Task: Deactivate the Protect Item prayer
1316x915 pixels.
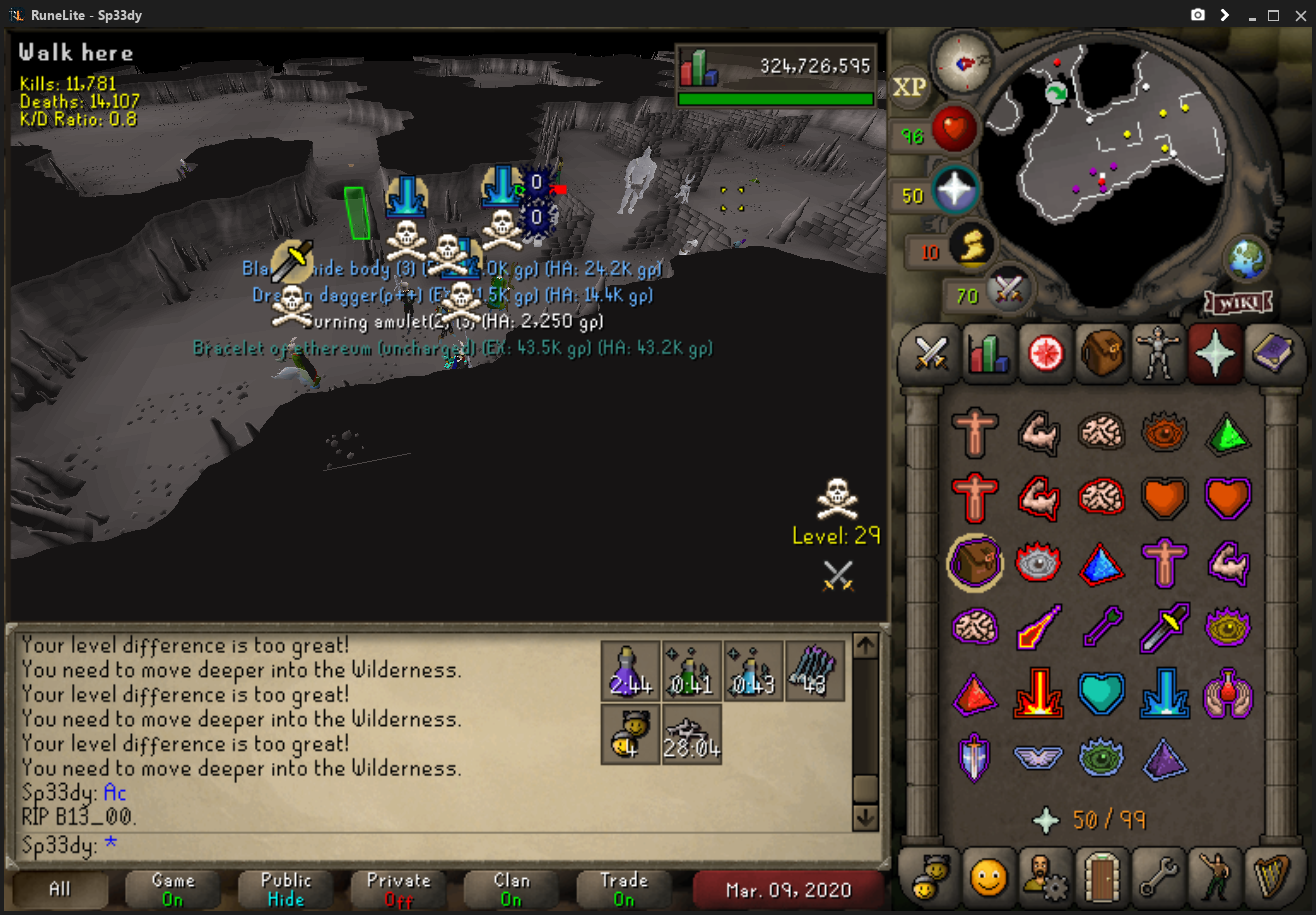Action: [974, 561]
